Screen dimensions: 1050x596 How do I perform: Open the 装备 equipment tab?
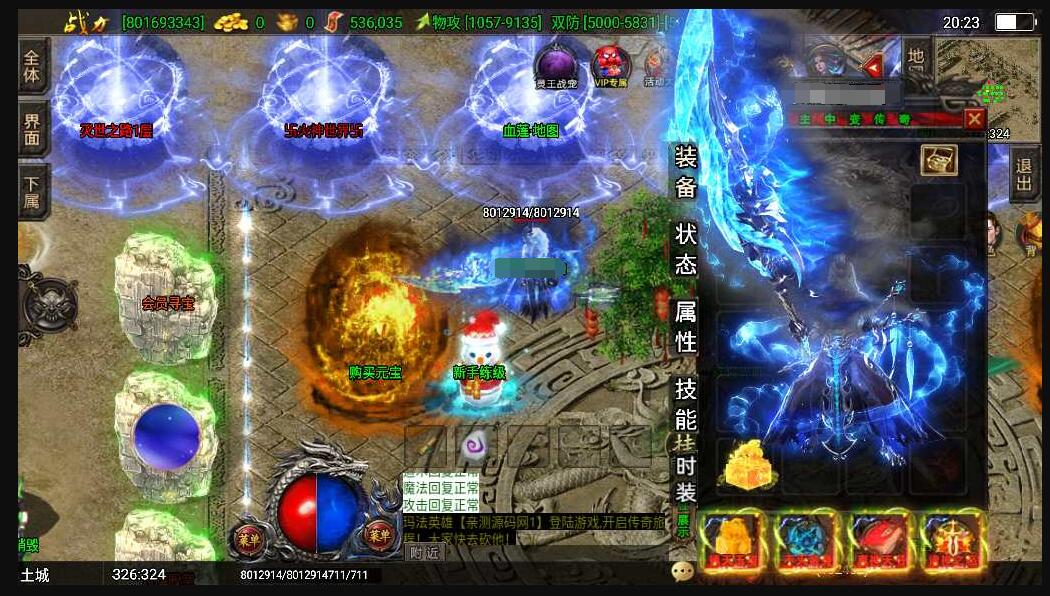tap(685, 171)
